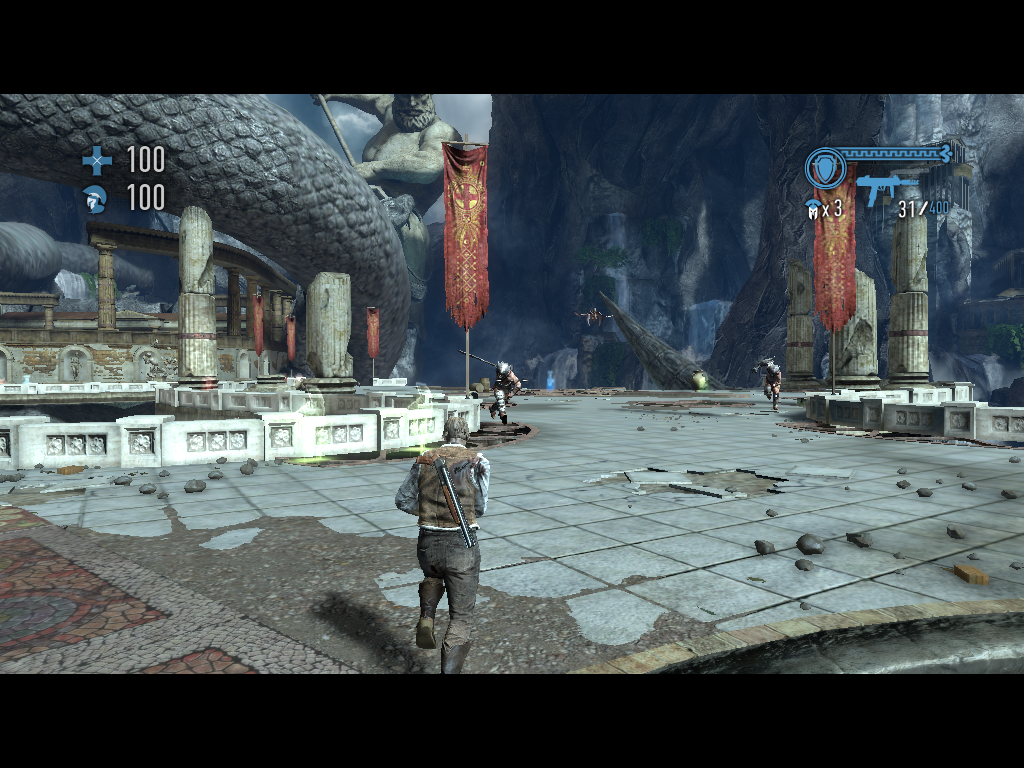Select the circular shield emblem
The width and height of the screenshot is (1024, 768).
[824, 167]
